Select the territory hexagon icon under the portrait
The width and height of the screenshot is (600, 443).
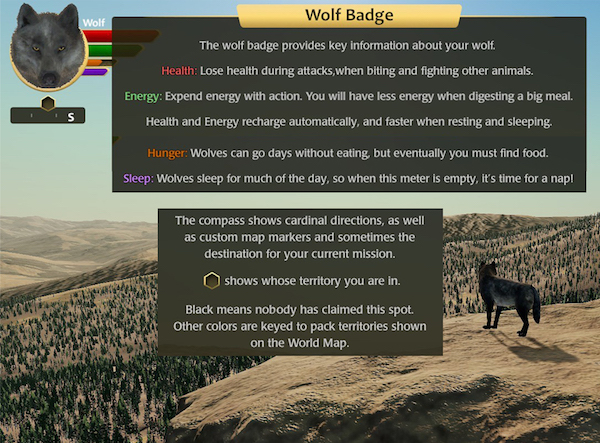[x=48, y=103]
